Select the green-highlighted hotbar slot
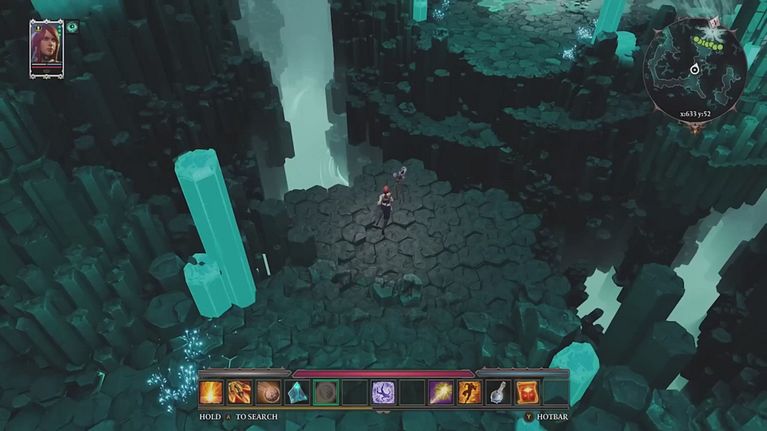Screen dimensions: 767x431 (326, 392)
